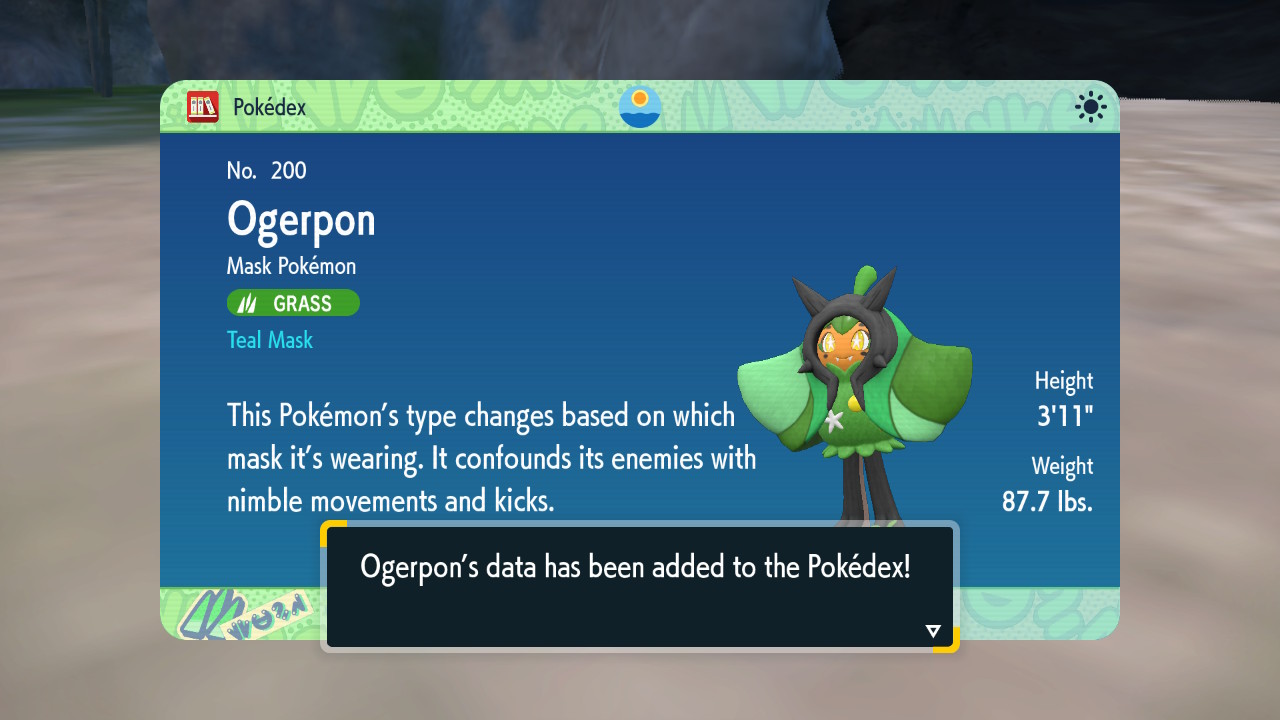The height and width of the screenshot is (720, 1280).
Task: Select the green GRASS type badge
Action: 293,303
